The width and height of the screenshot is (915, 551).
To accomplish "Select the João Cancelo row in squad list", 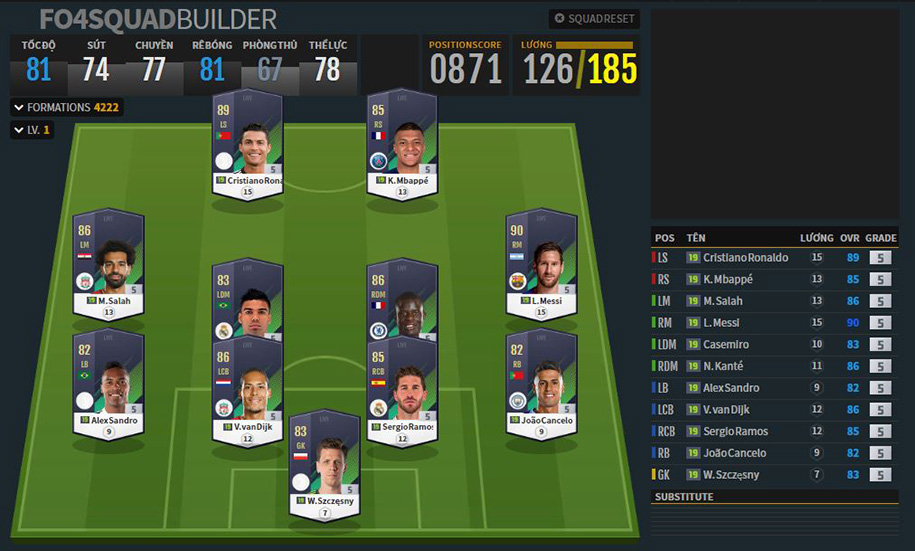I will [x=746, y=453].
